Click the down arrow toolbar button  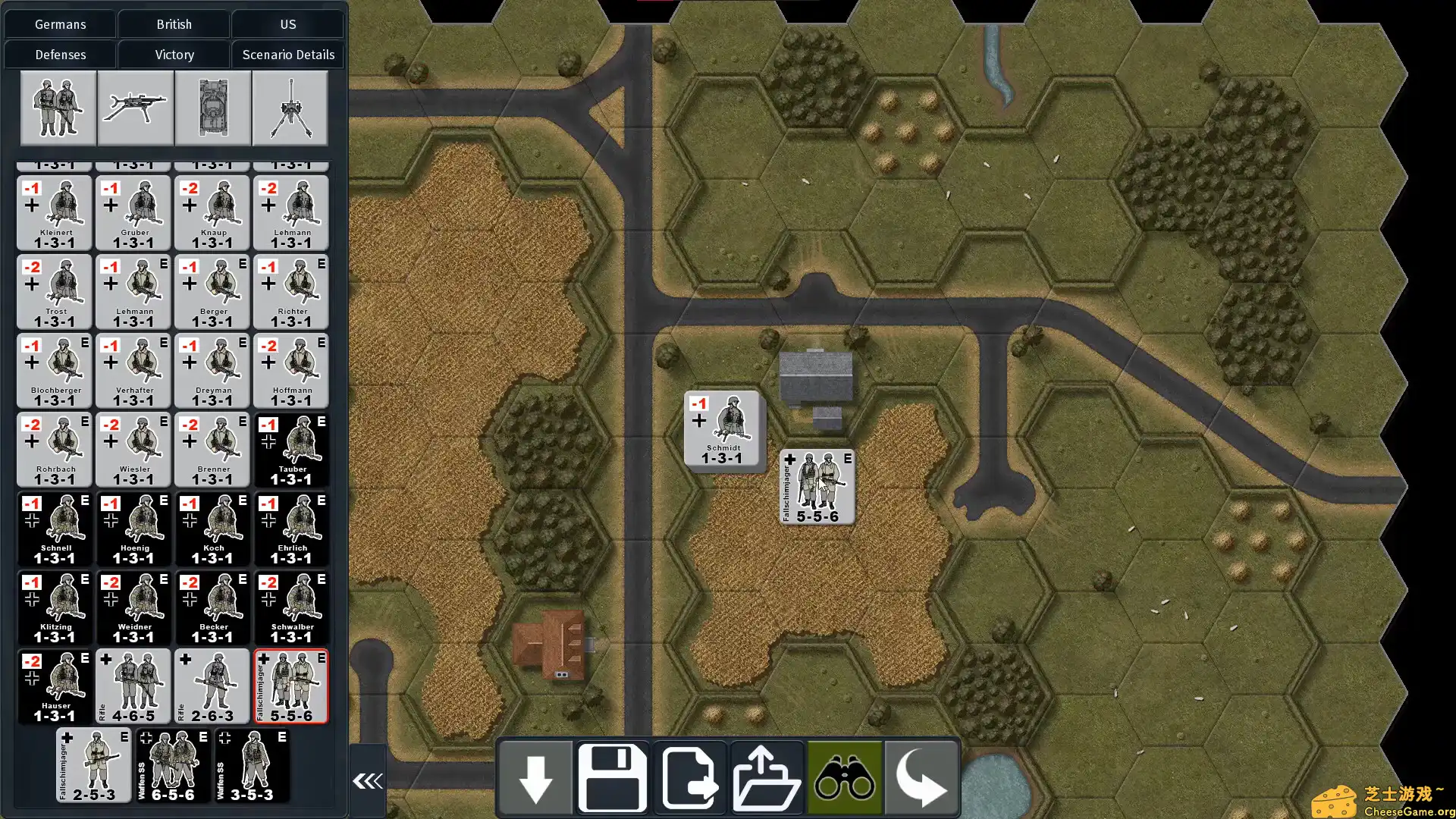tap(535, 778)
